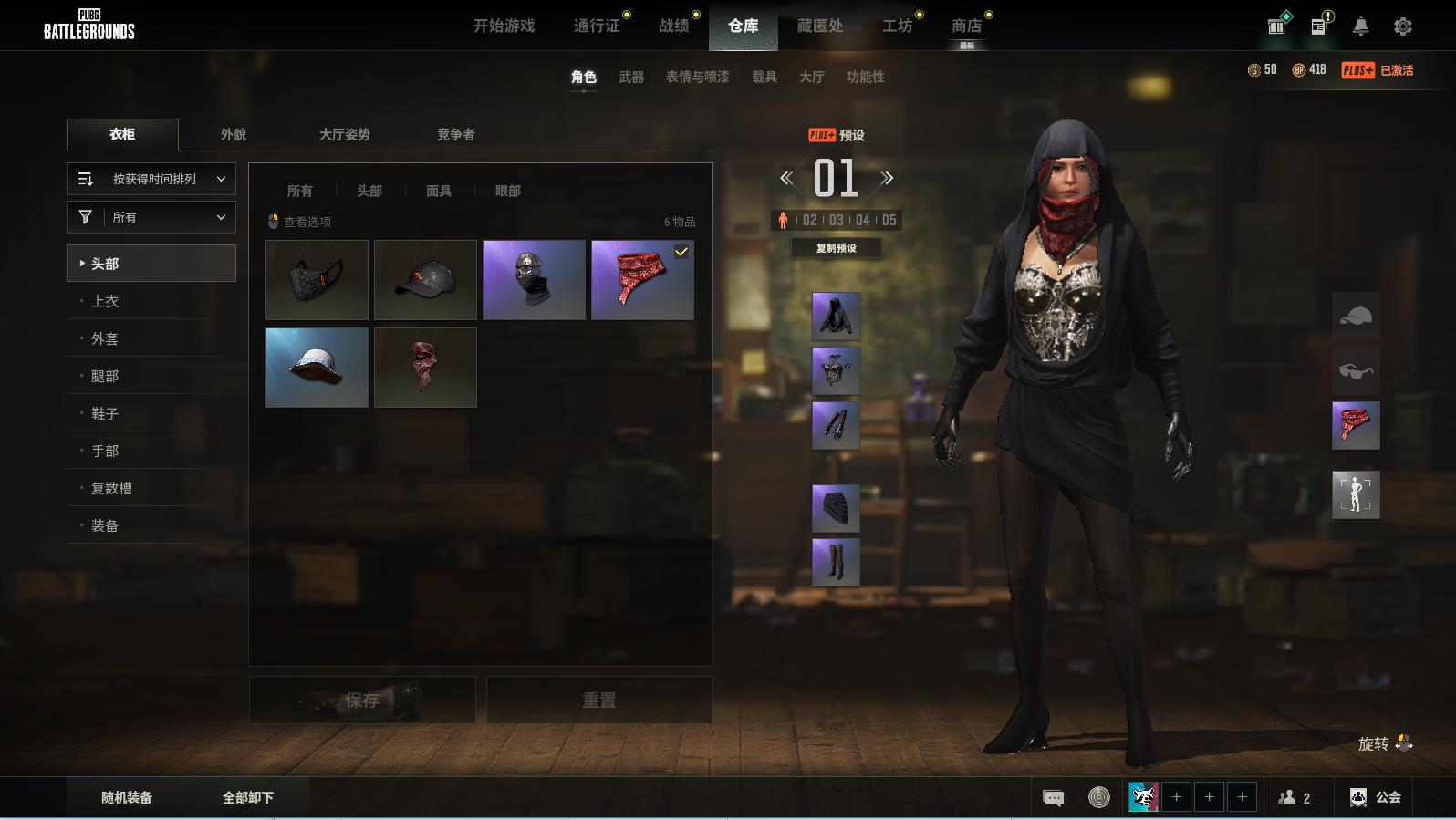Image resolution: width=1456 pixels, height=820 pixels.
Task: Open the 所有 filter dropdown
Action: tap(151, 217)
